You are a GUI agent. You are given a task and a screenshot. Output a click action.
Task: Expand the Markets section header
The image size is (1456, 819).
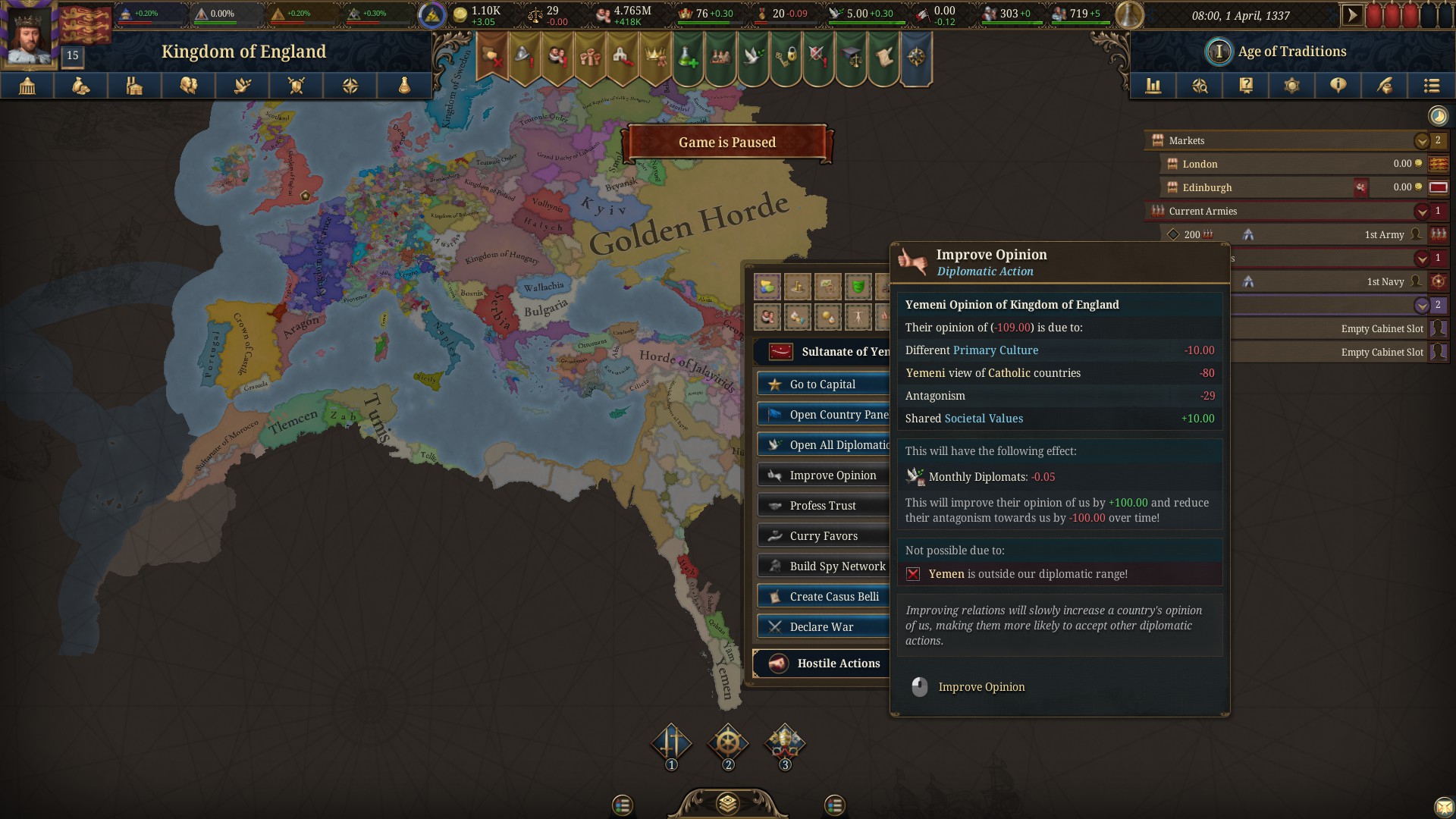click(1421, 140)
